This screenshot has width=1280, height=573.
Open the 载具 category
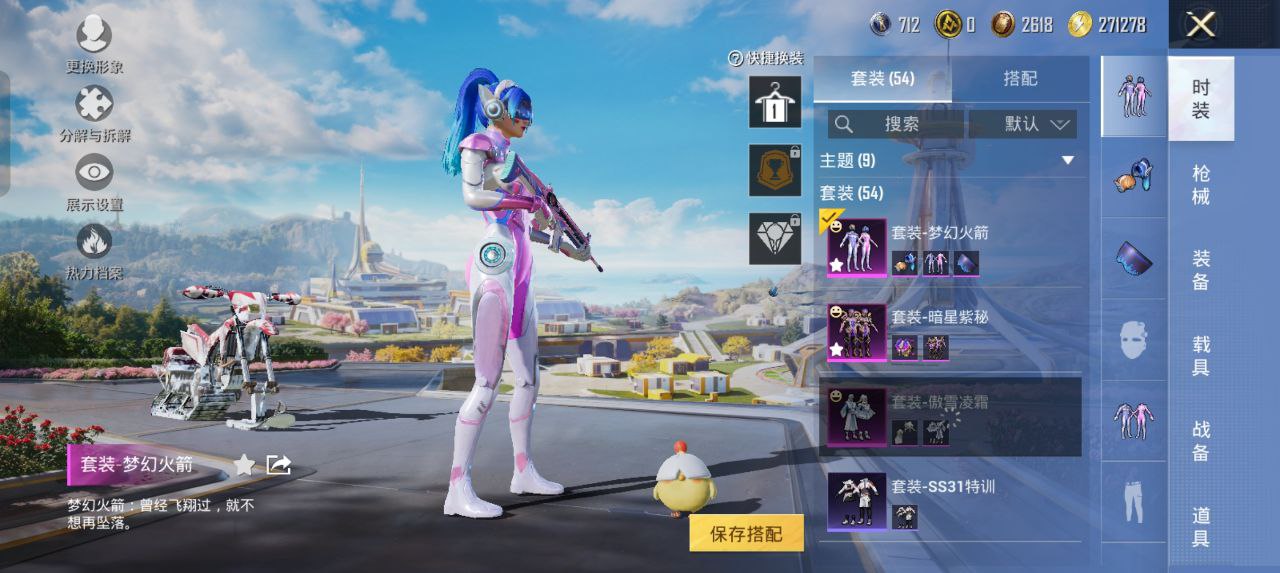(1201, 355)
